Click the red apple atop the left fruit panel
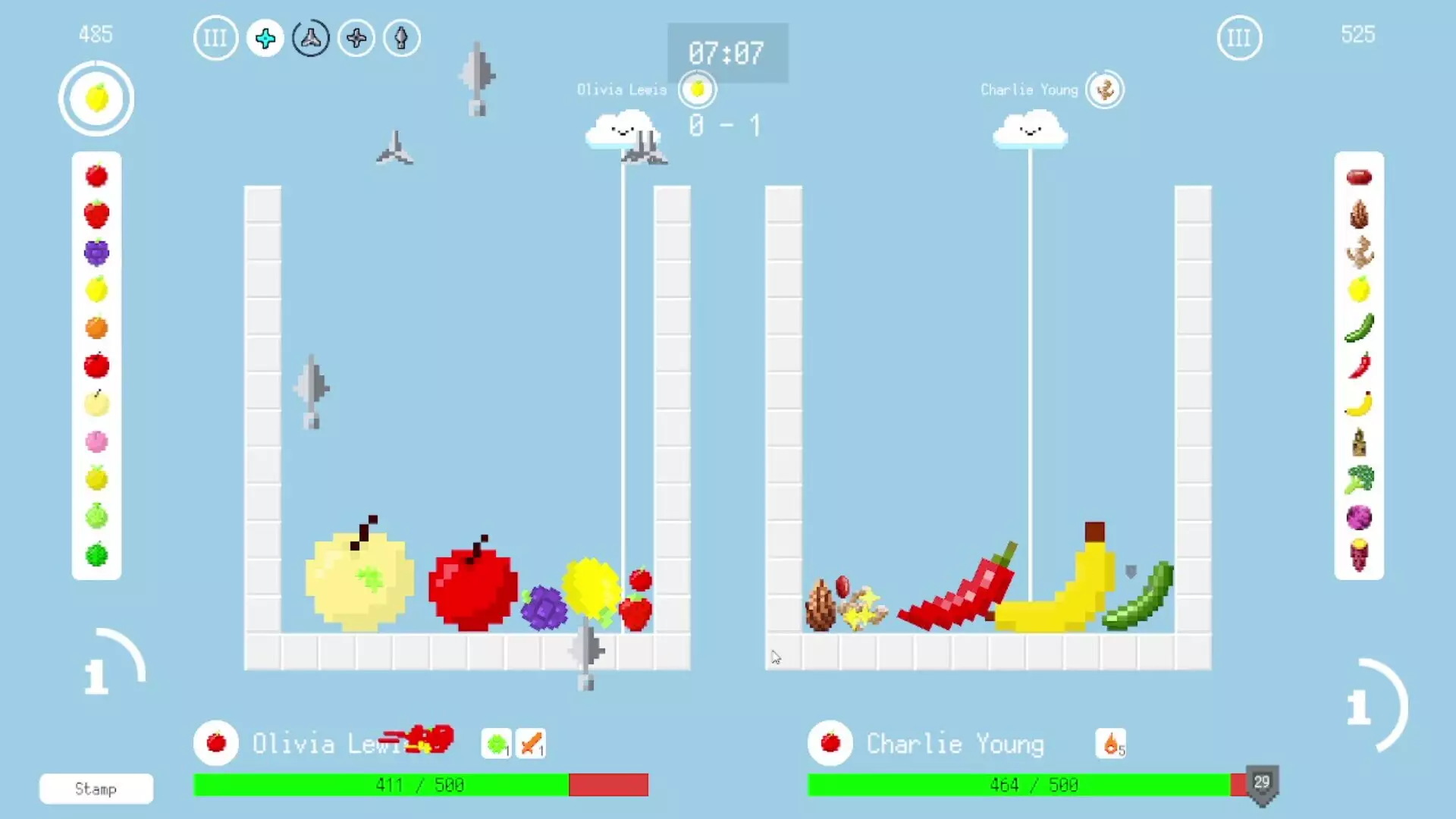Viewport: 1456px width, 819px height. (x=96, y=175)
